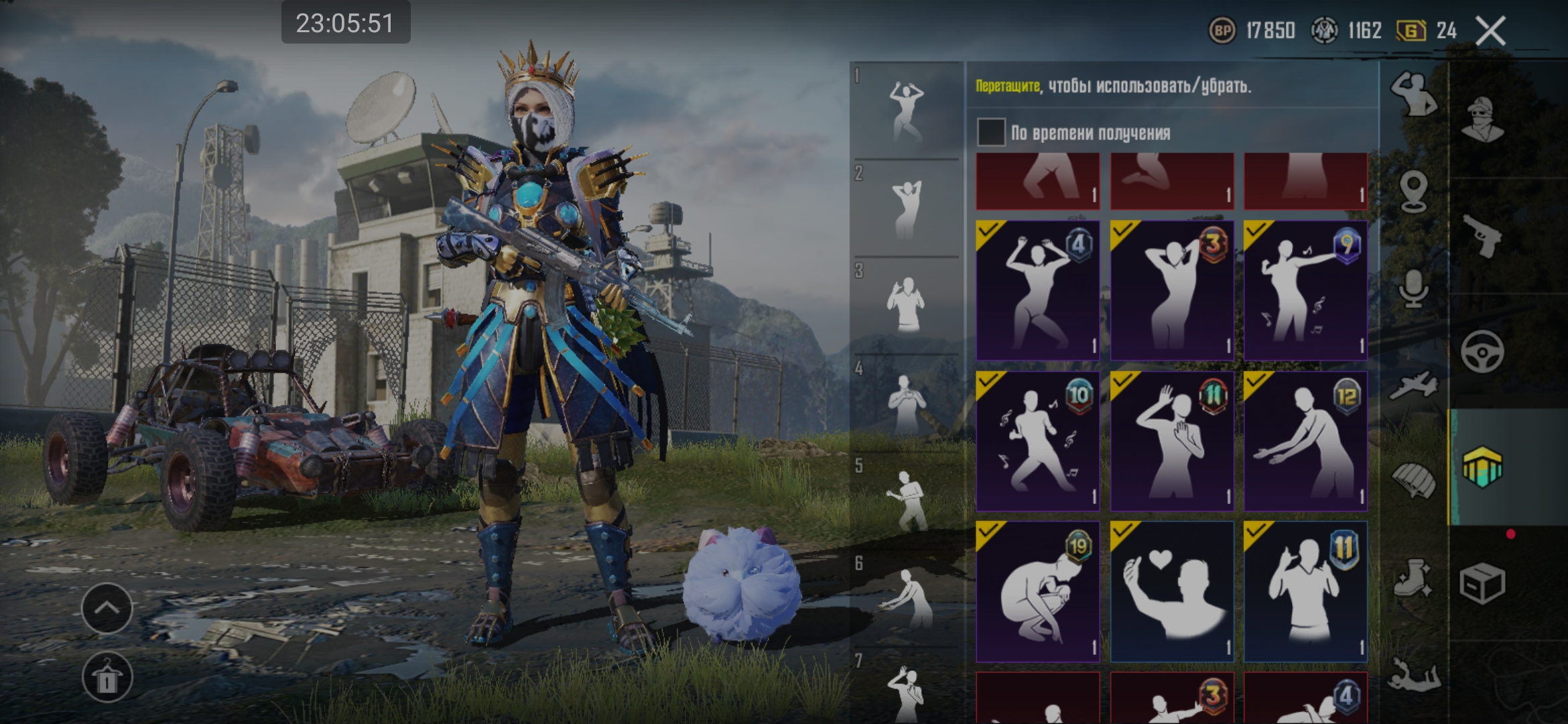The image size is (1568, 724).
Task: Switch to the microphone voice category
Action: coord(1413,290)
